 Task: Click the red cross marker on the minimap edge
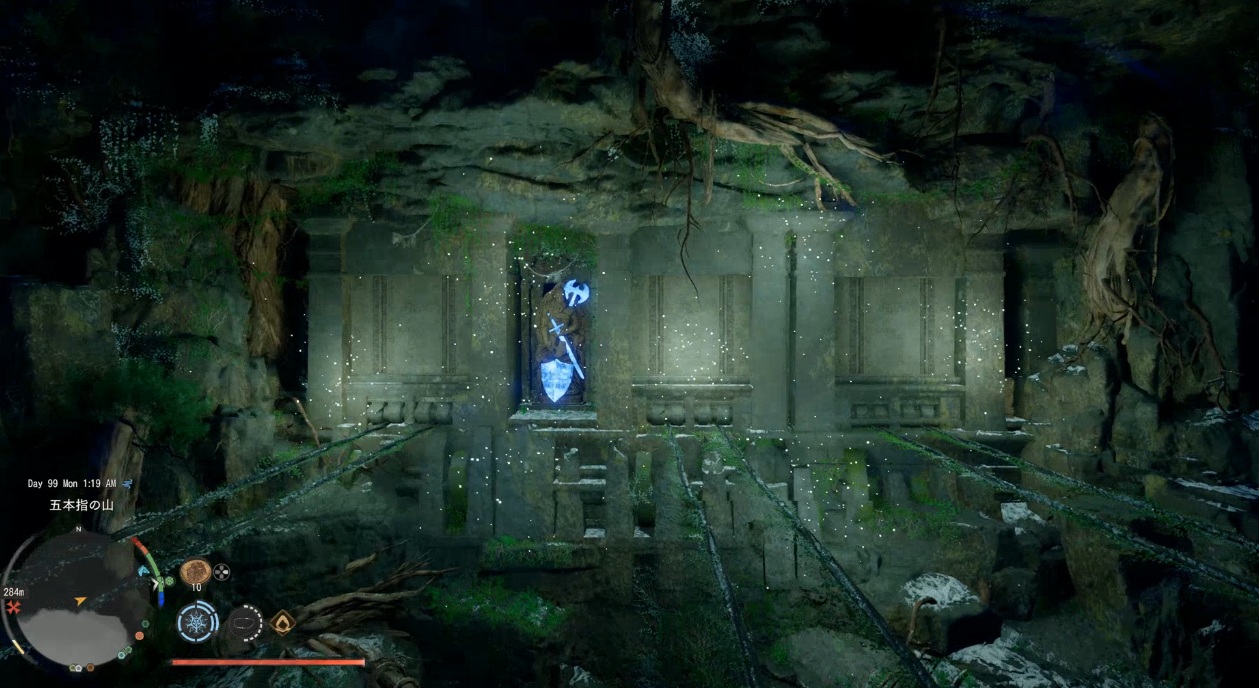(x=14, y=608)
